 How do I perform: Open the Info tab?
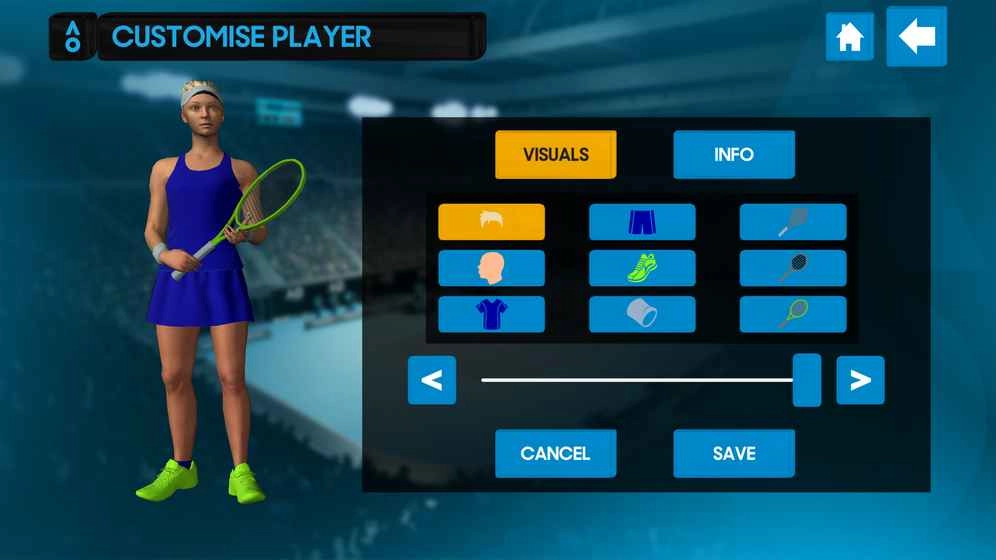click(x=733, y=155)
